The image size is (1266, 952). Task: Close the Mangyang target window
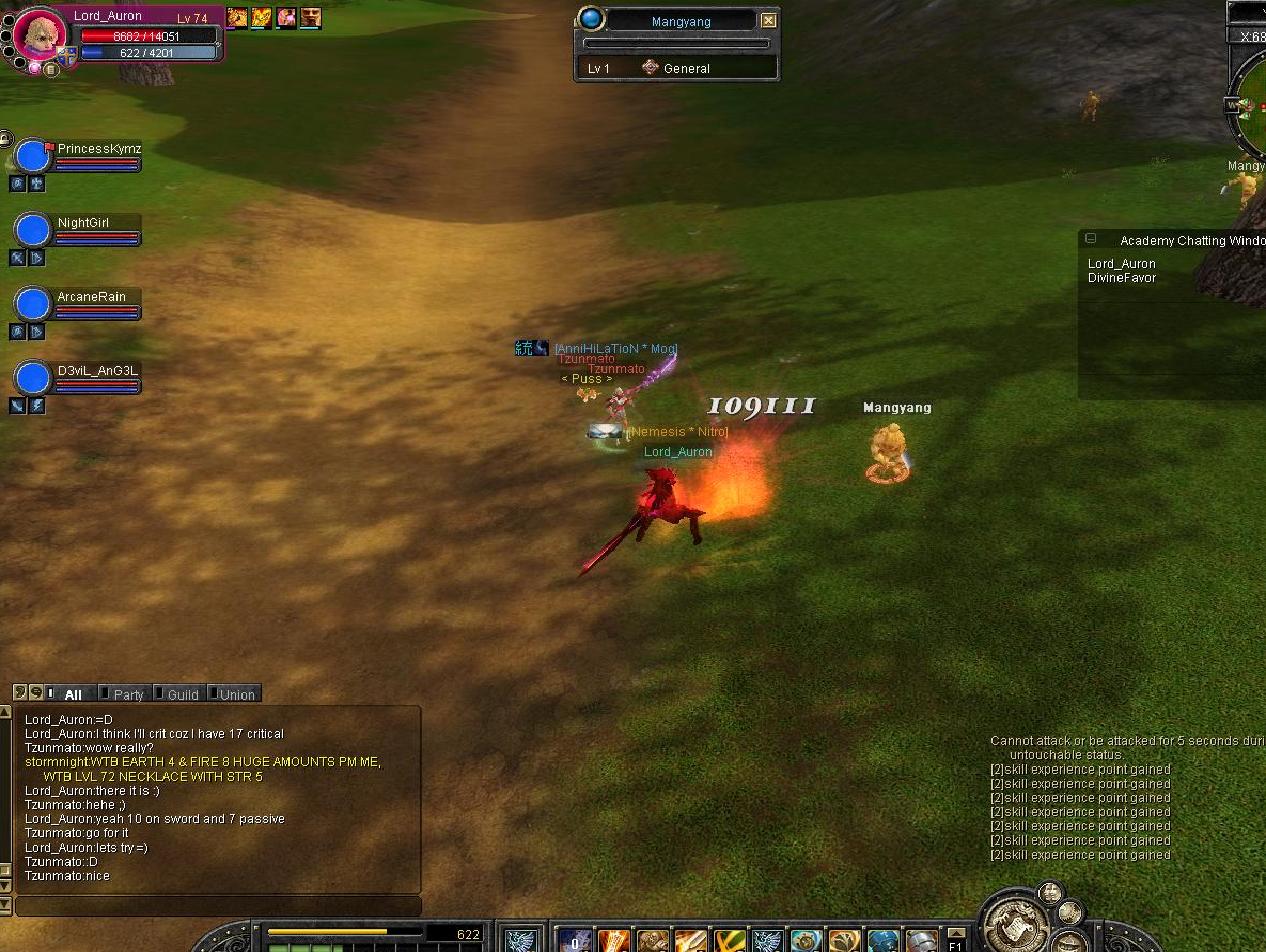[768, 20]
